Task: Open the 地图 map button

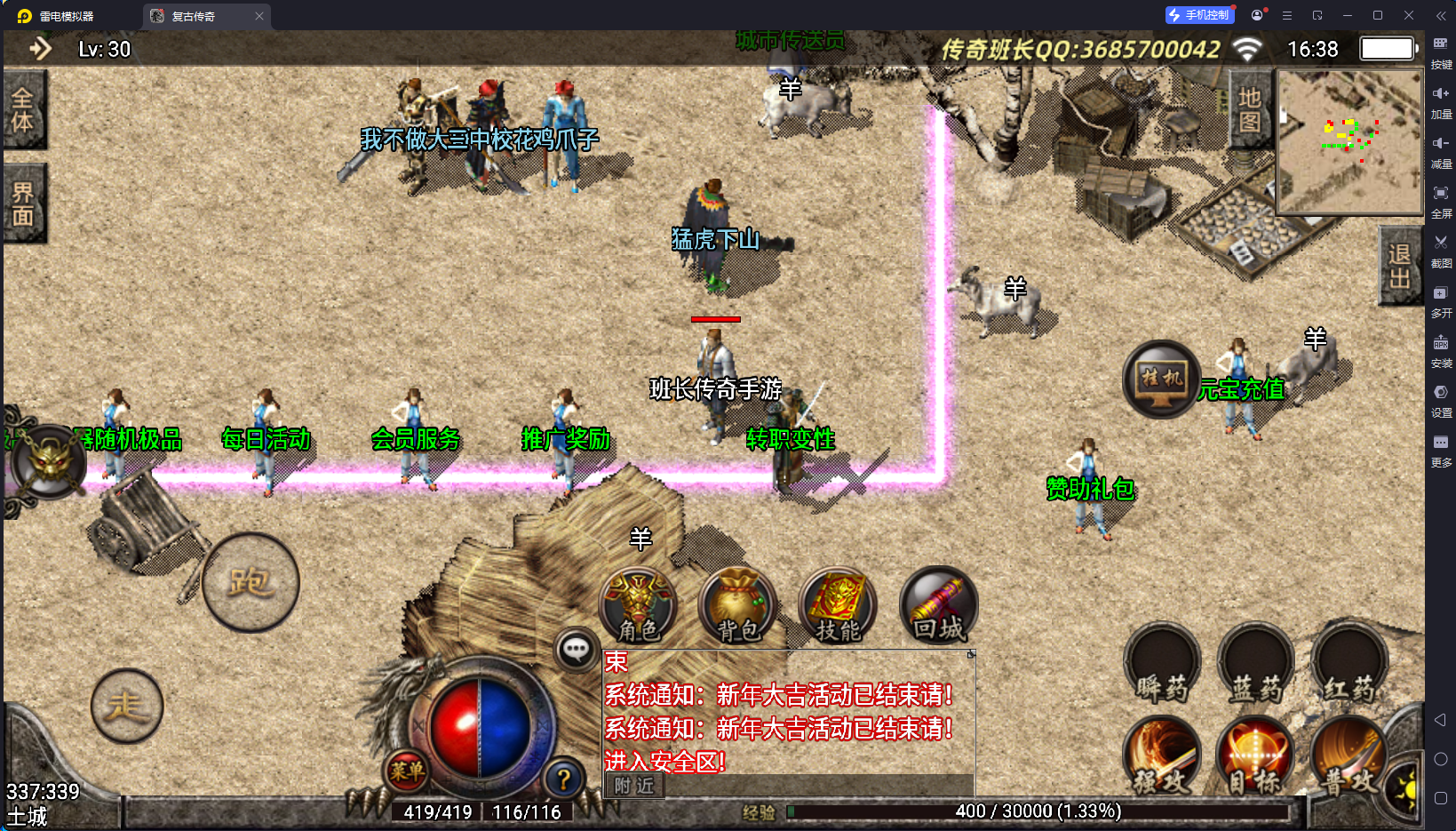Action: tap(1250, 109)
